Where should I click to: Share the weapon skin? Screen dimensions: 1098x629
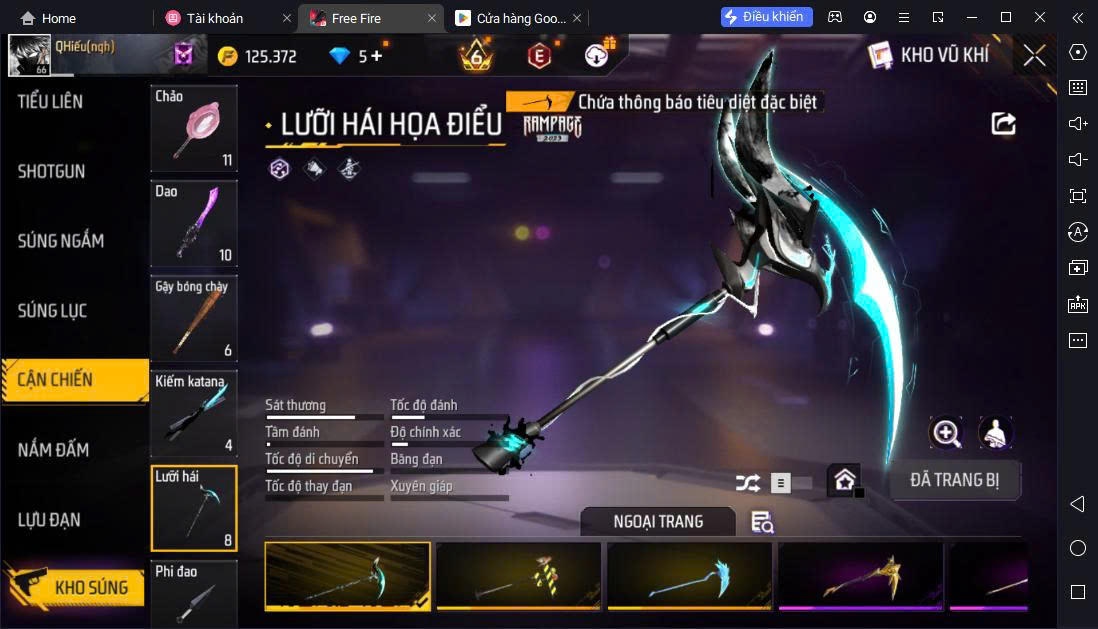pos(1003,123)
